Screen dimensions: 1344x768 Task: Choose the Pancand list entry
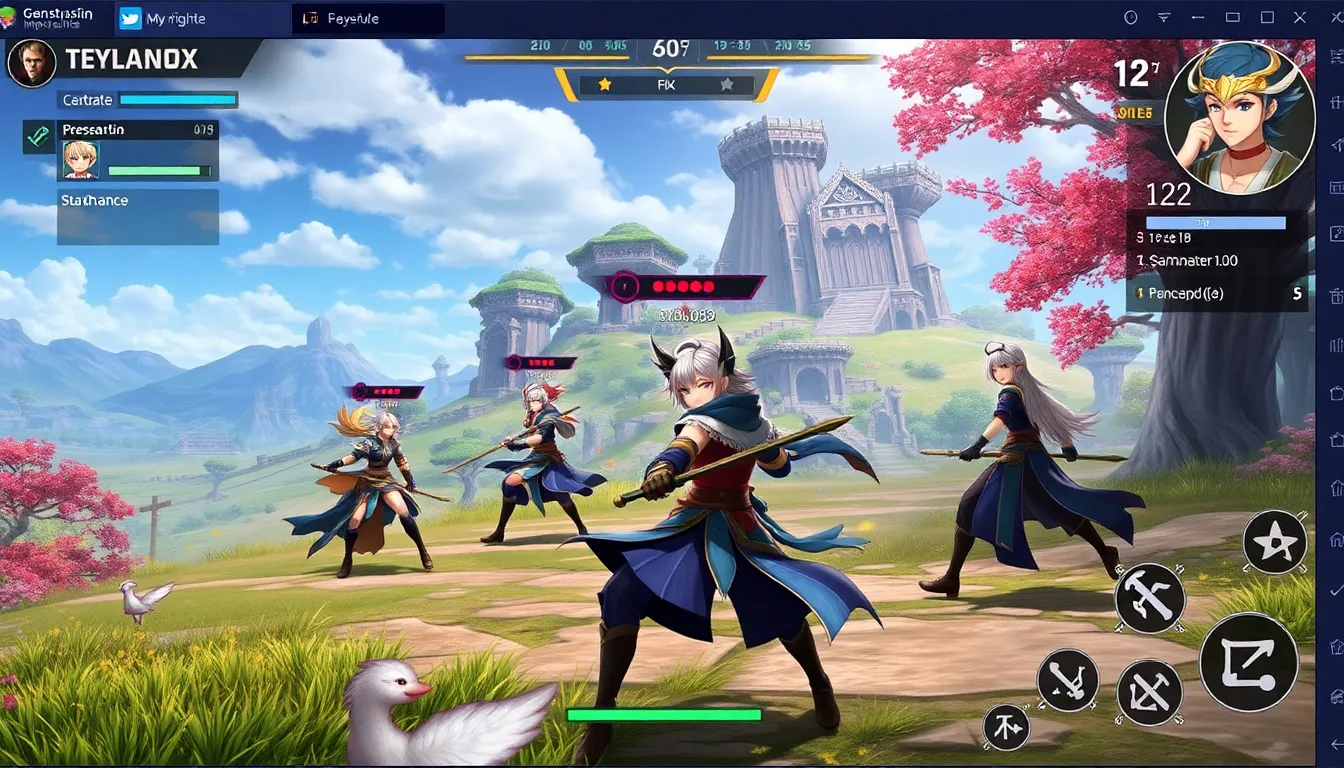click(x=1218, y=294)
